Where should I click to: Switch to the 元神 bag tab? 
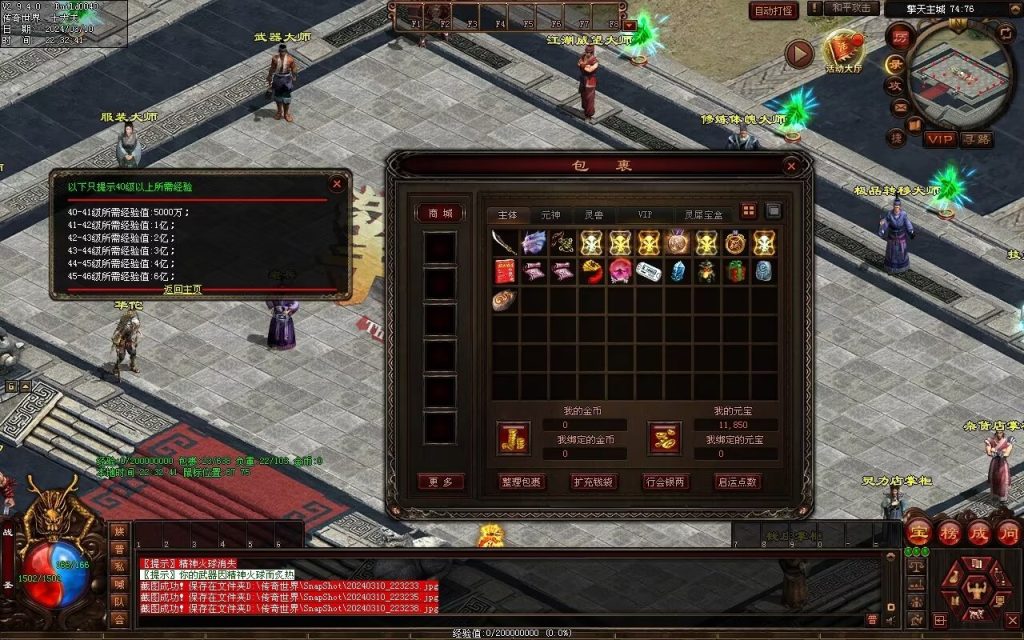pos(551,214)
